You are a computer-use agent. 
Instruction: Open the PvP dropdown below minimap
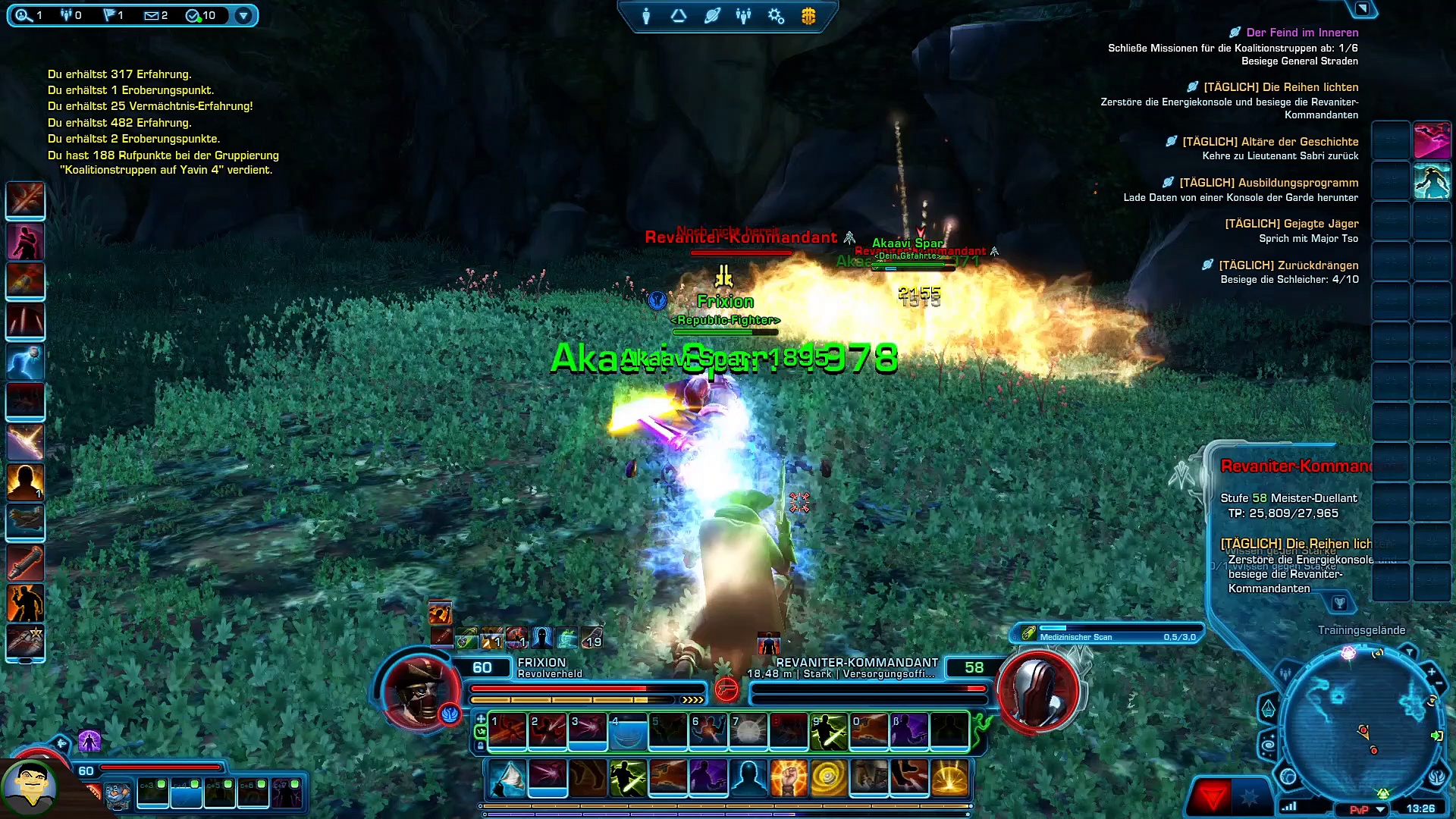tap(1381, 809)
